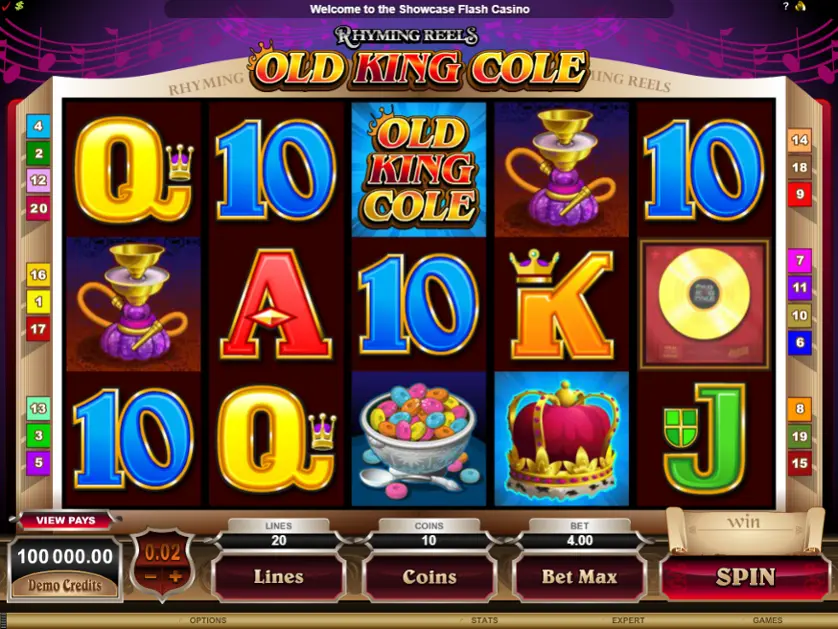Select payline marker 6
Image resolution: width=838 pixels, height=629 pixels.
pyautogui.click(x=799, y=343)
